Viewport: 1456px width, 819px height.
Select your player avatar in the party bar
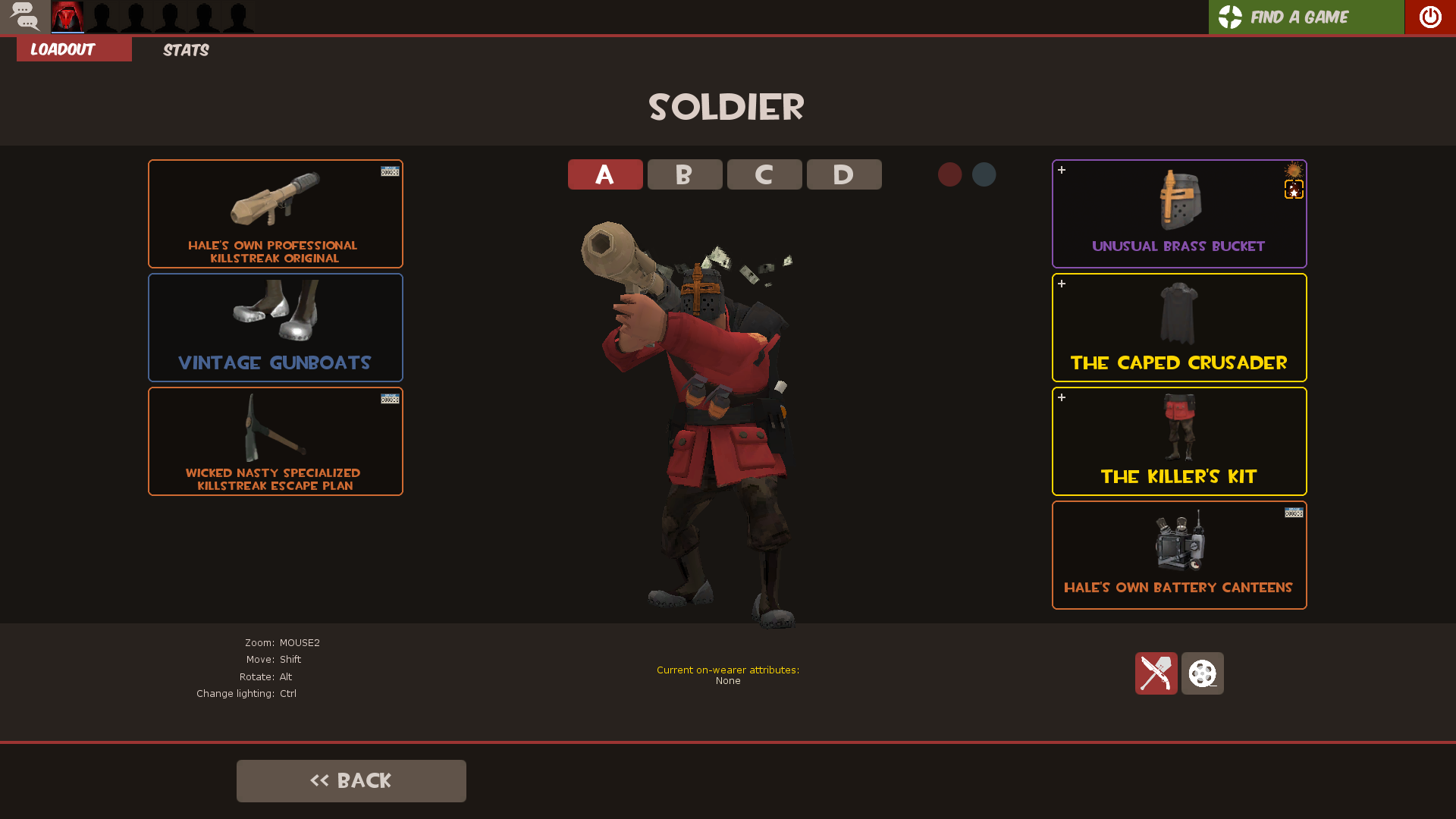tap(67, 17)
